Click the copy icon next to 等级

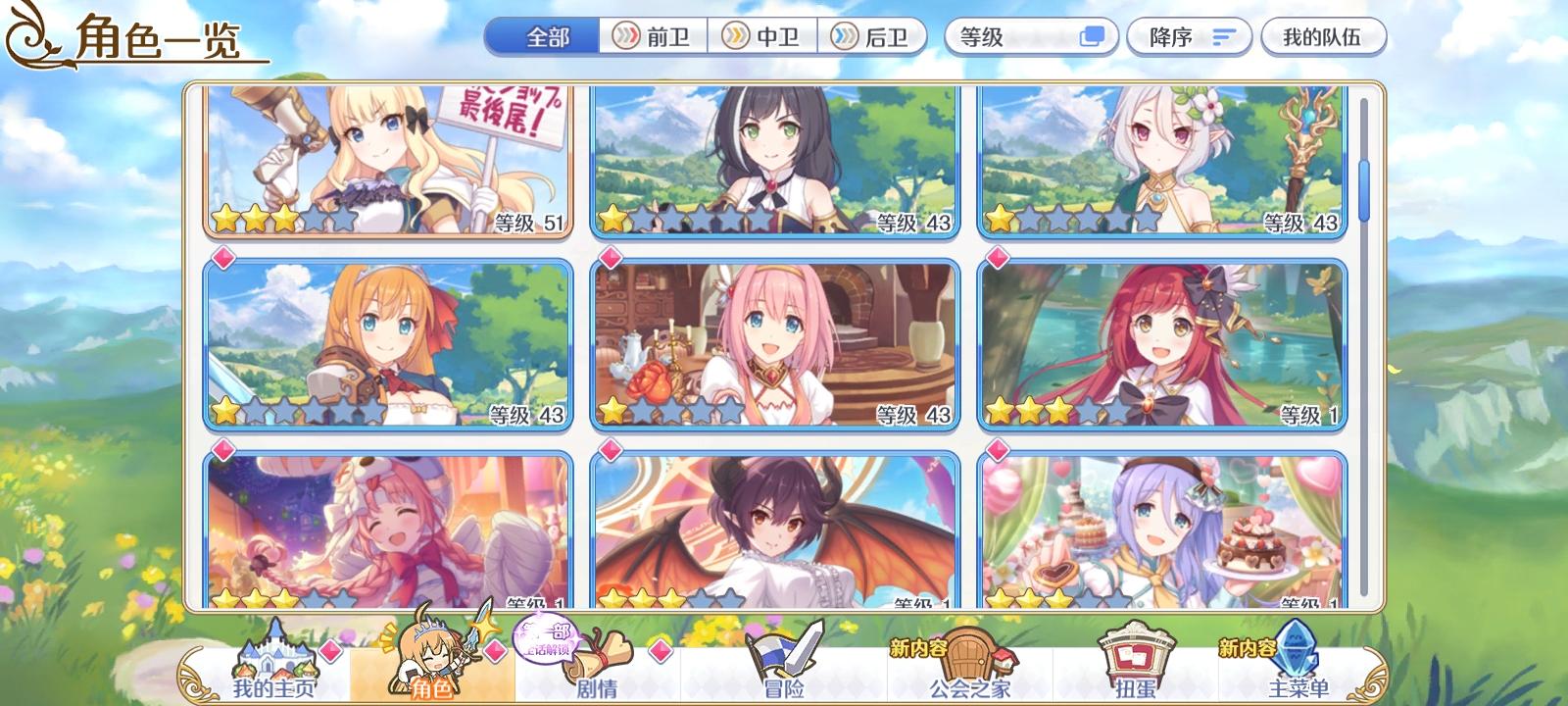click(x=1088, y=35)
